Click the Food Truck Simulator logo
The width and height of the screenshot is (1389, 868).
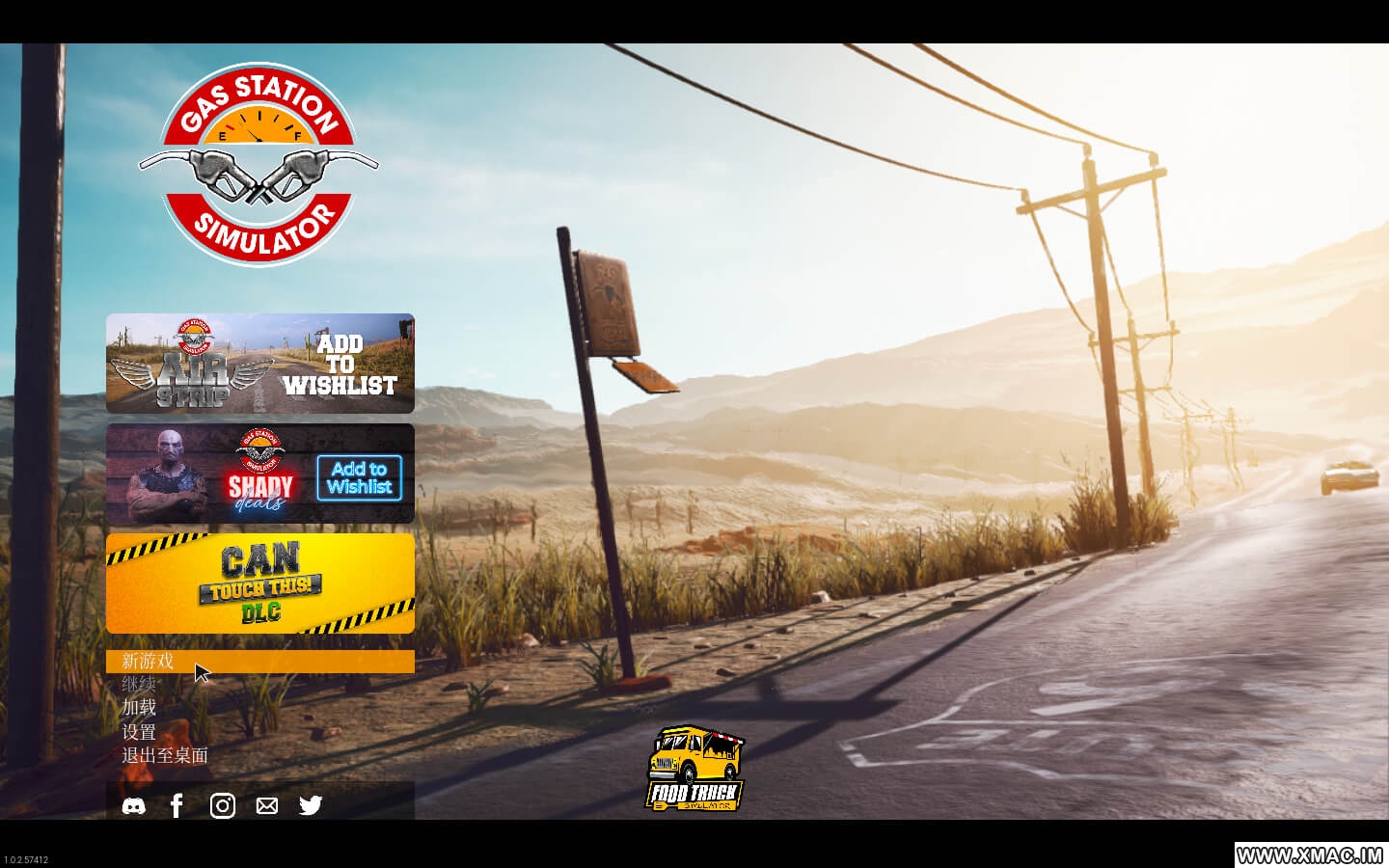(x=694, y=770)
